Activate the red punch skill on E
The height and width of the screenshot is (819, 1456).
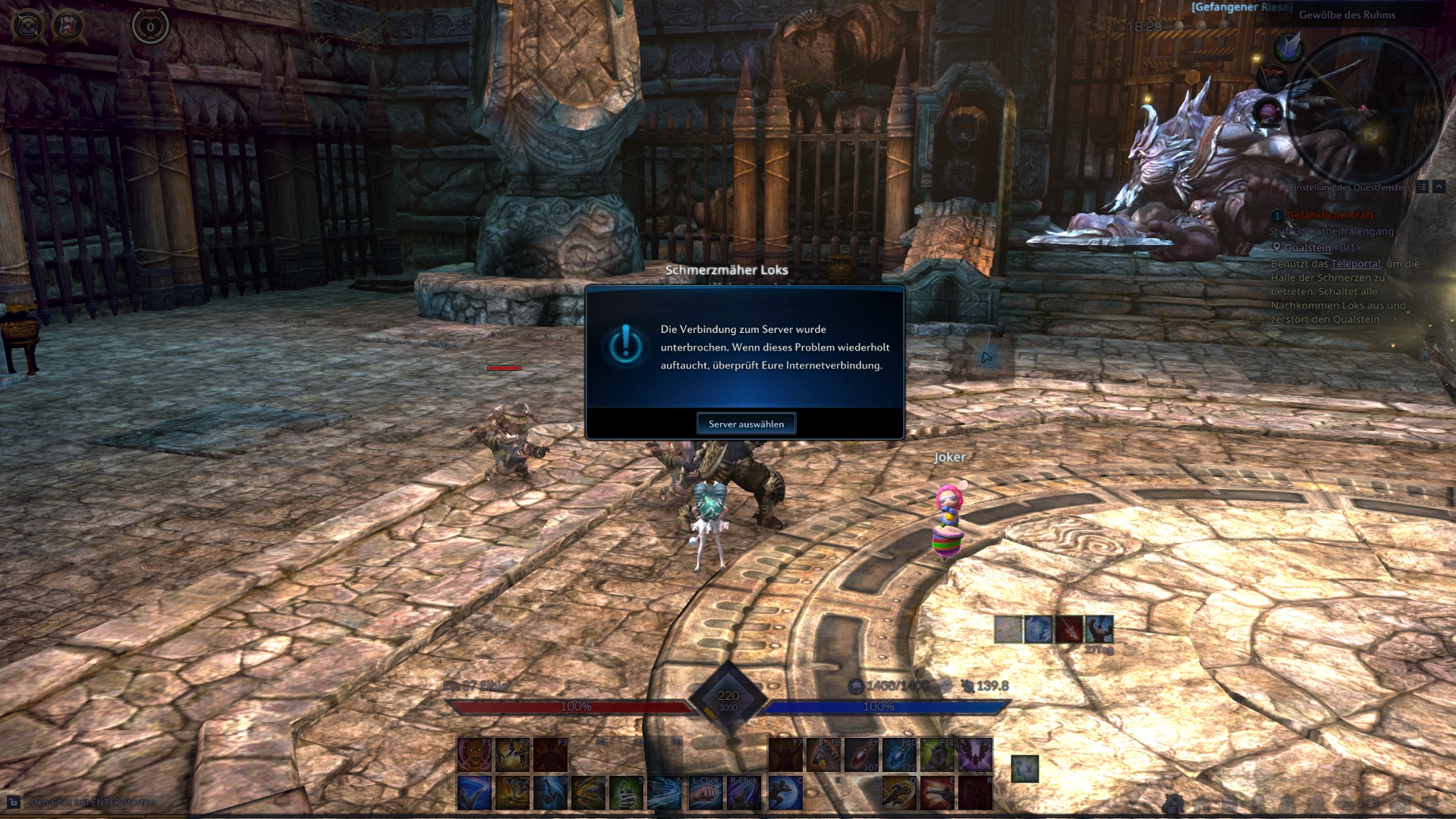click(x=937, y=792)
